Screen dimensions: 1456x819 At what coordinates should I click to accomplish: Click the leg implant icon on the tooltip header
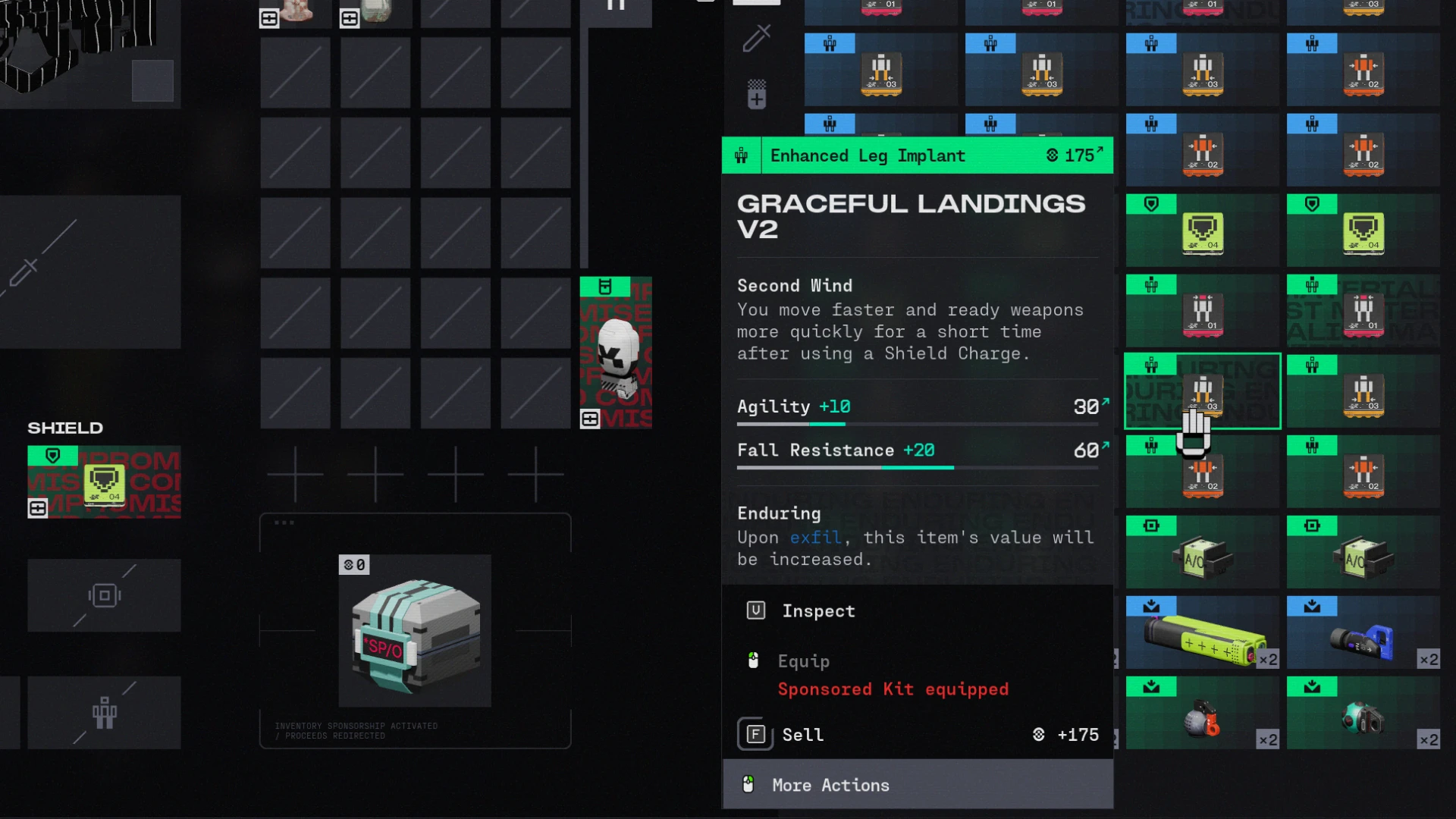(x=740, y=155)
